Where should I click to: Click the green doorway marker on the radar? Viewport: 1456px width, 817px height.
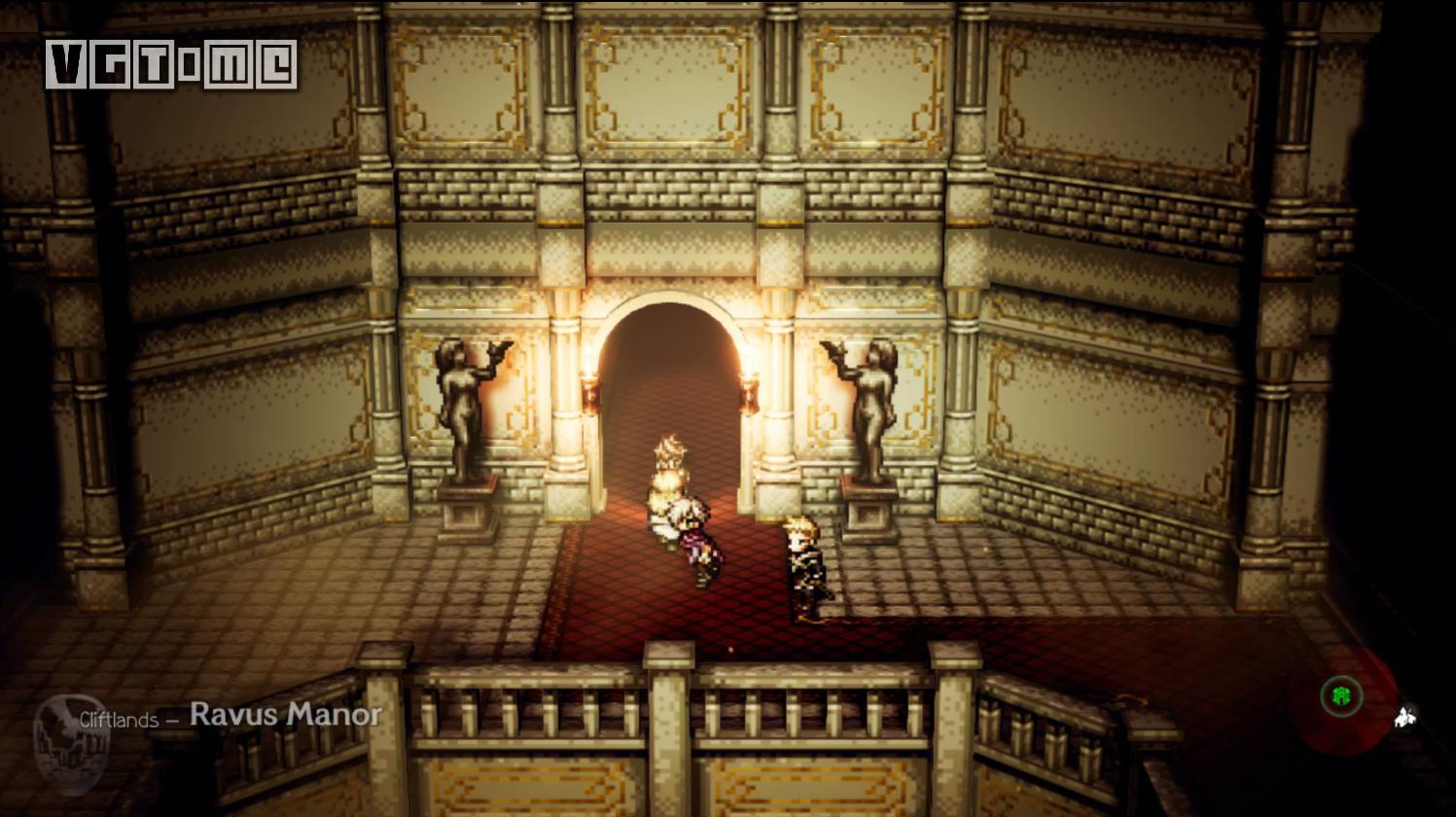[x=1341, y=695]
